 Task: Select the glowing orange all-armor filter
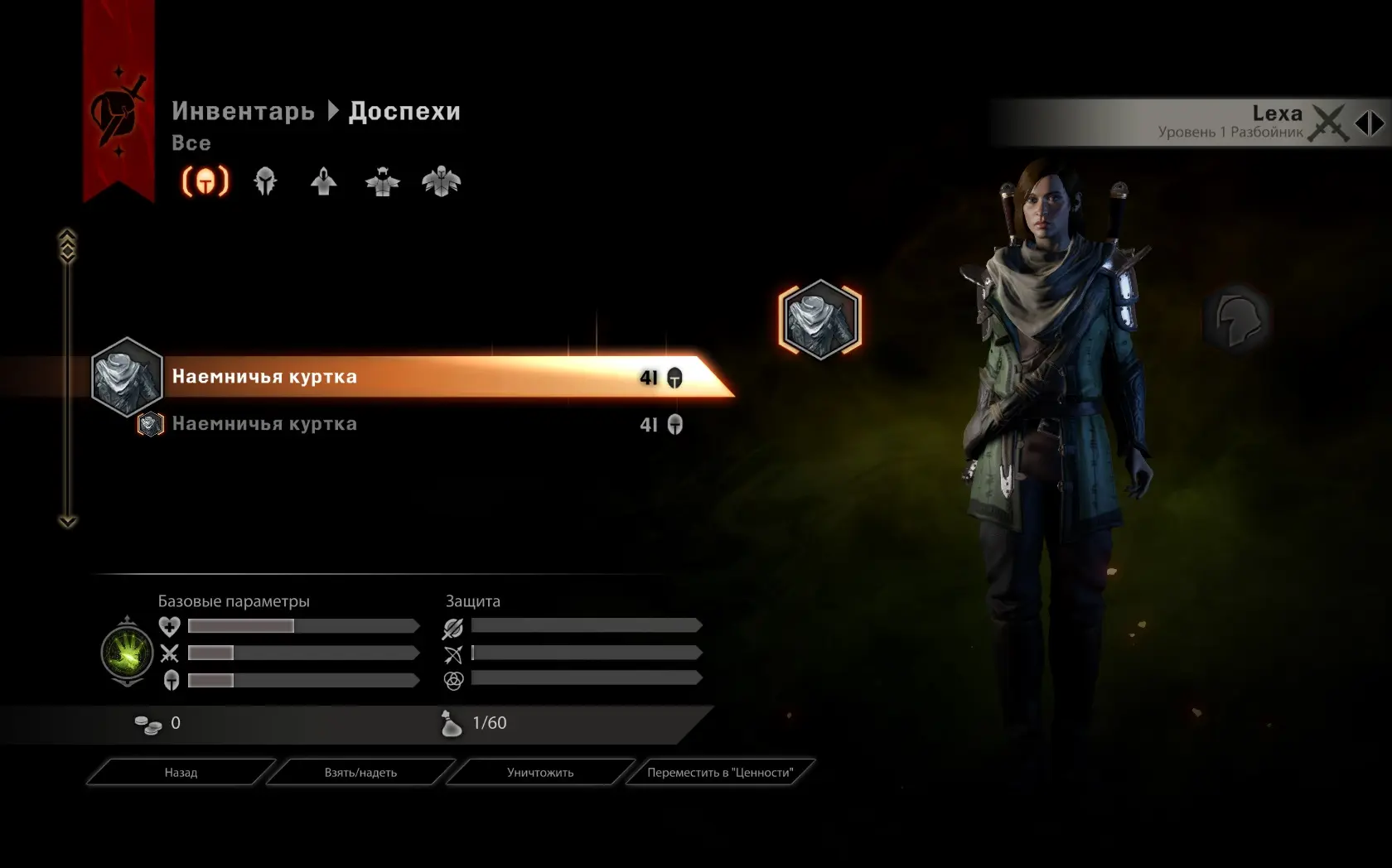pyautogui.click(x=205, y=181)
